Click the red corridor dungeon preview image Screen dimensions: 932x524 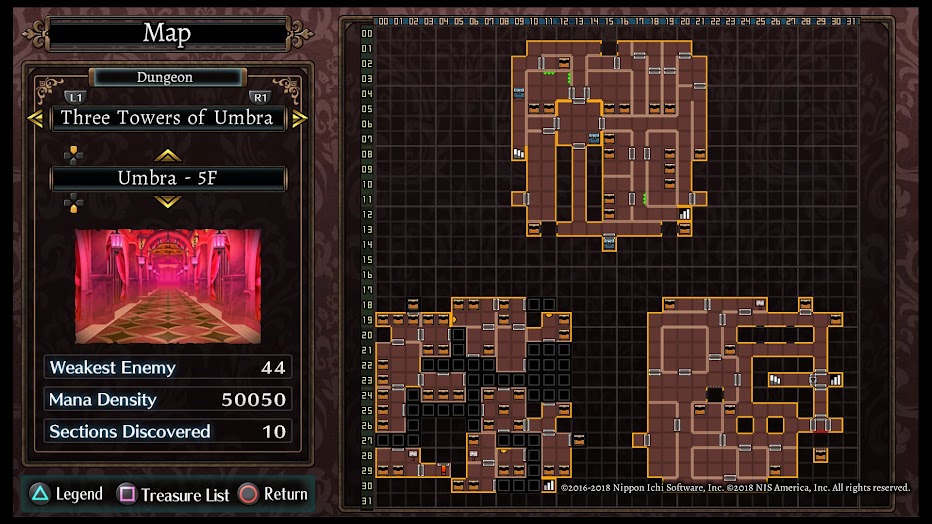(168, 287)
